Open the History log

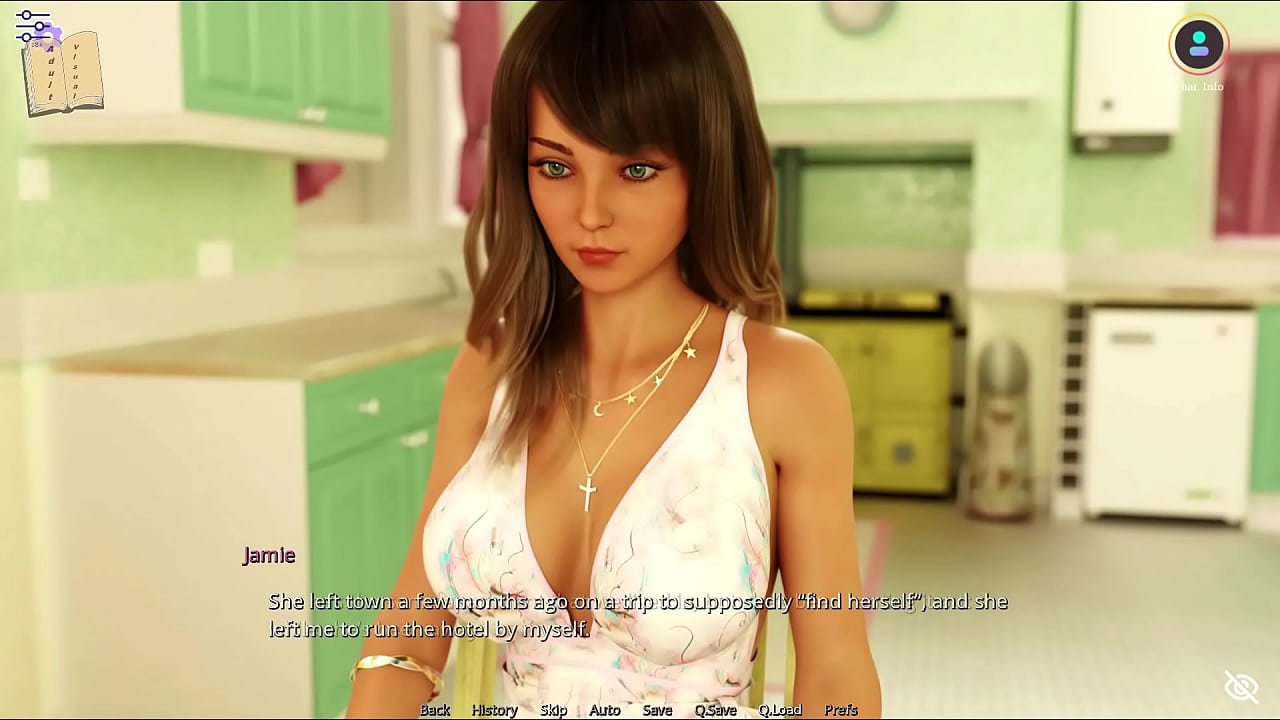pos(494,709)
